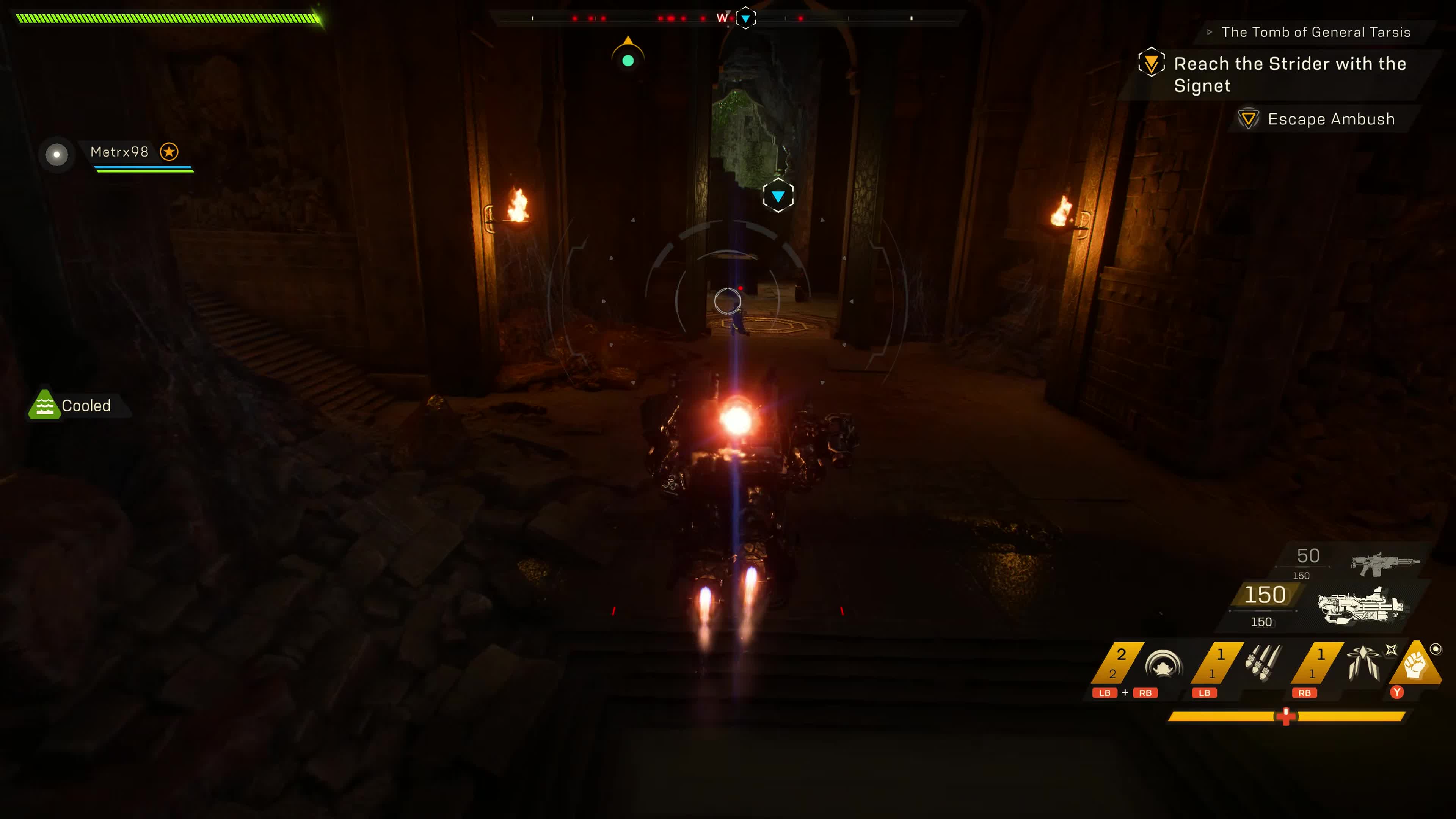This screenshot has height=819, width=1456.
Task: Use the fist melee ability
Action: 1416,665
